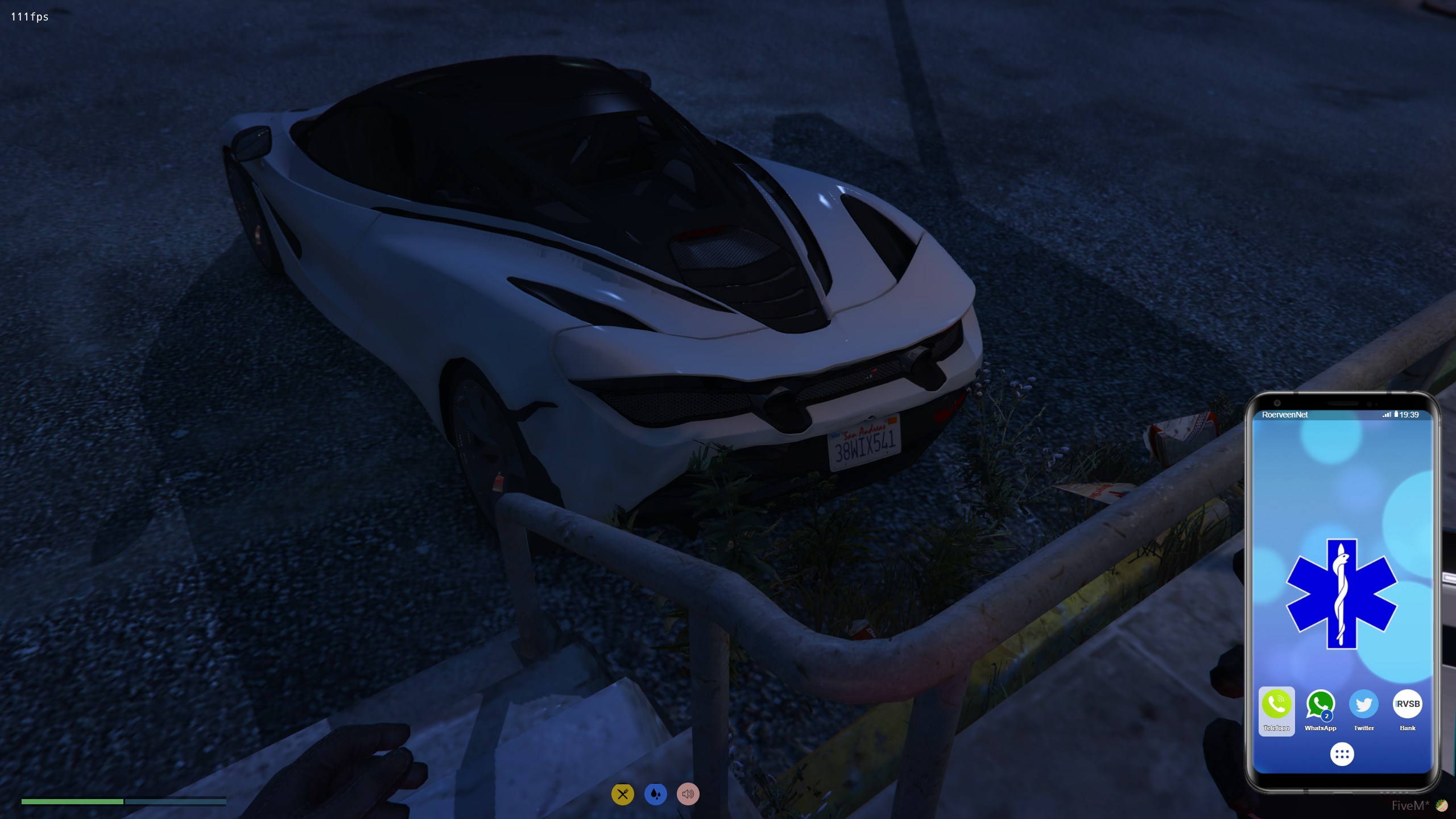
Task: Open the Twitter app
Action: coord(1364,705)
